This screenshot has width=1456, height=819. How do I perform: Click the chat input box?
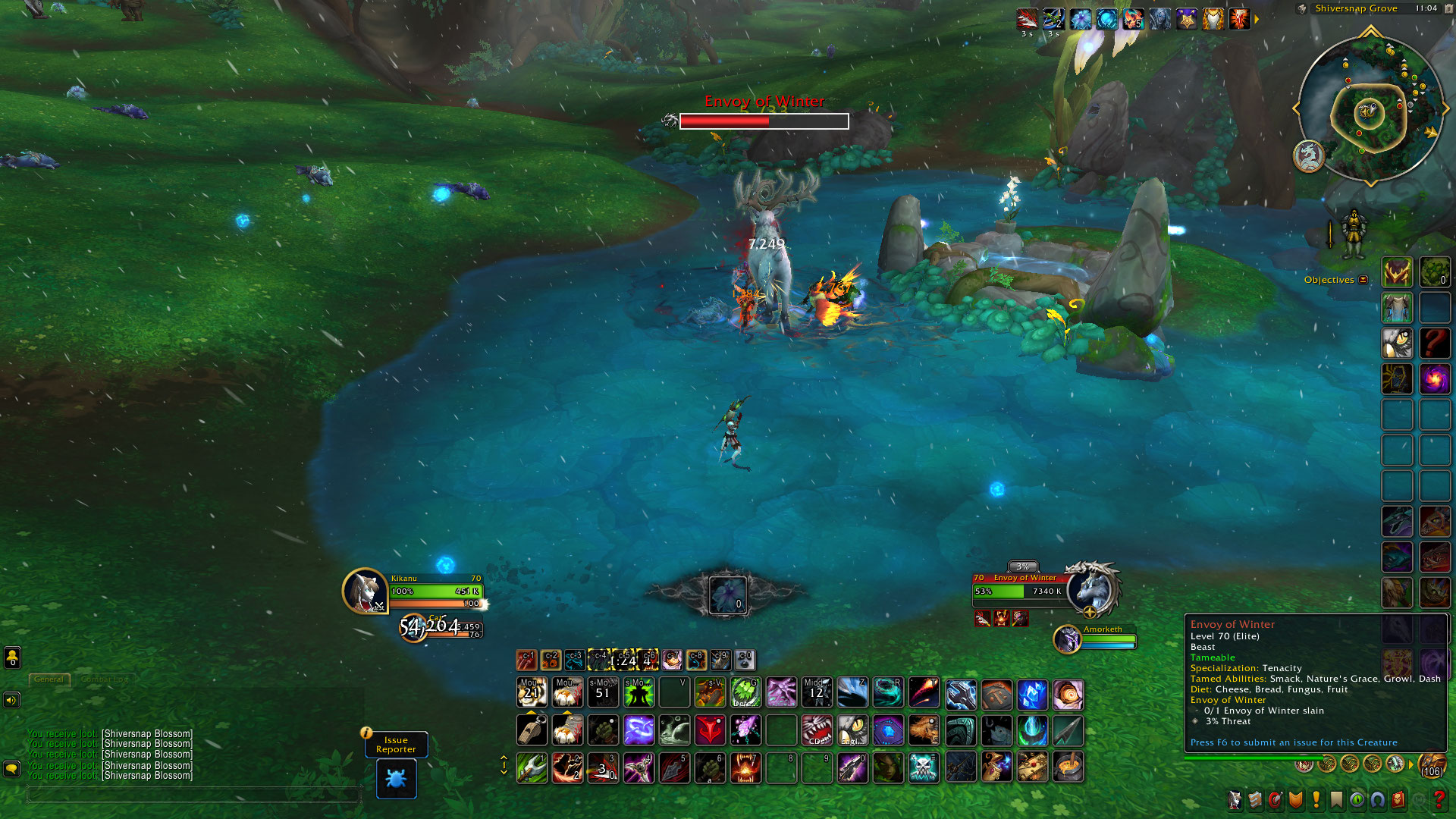[x=193, y=795]
